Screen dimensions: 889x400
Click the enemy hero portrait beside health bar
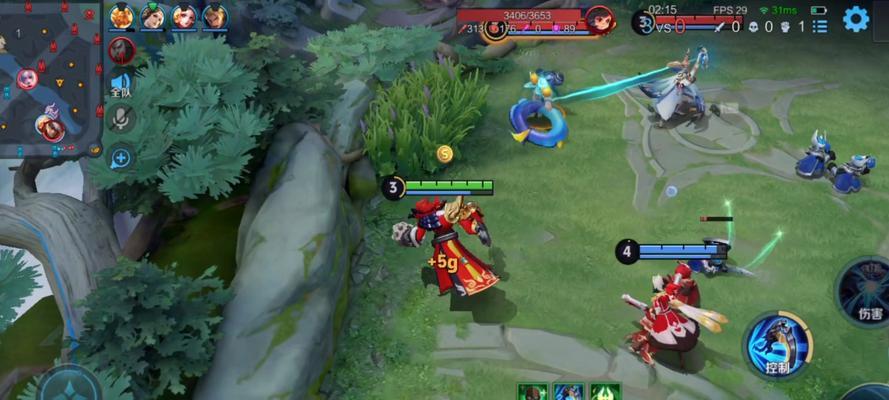[599, 19]
